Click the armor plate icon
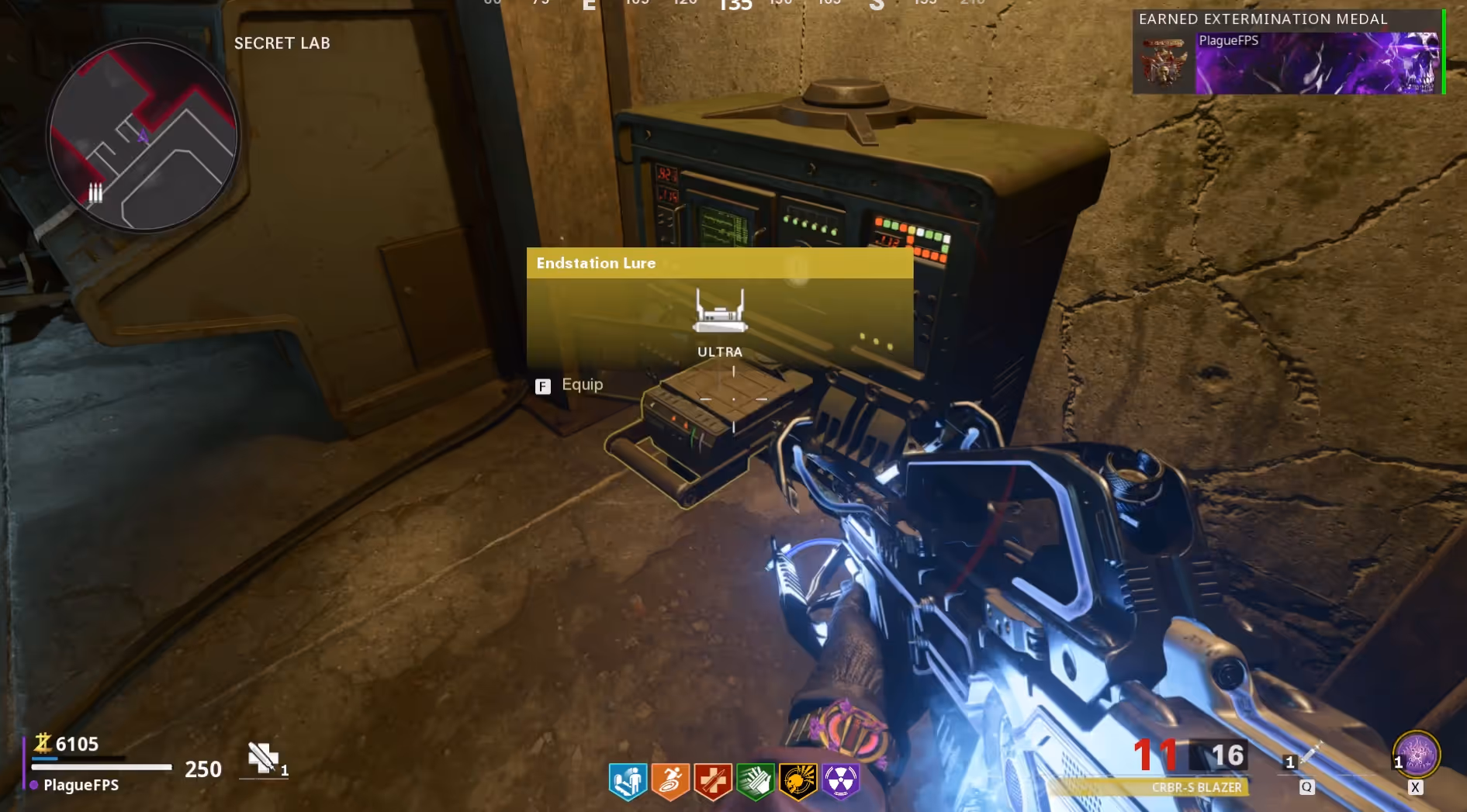This screenshot has width=1467, height=812. (263, 758)
